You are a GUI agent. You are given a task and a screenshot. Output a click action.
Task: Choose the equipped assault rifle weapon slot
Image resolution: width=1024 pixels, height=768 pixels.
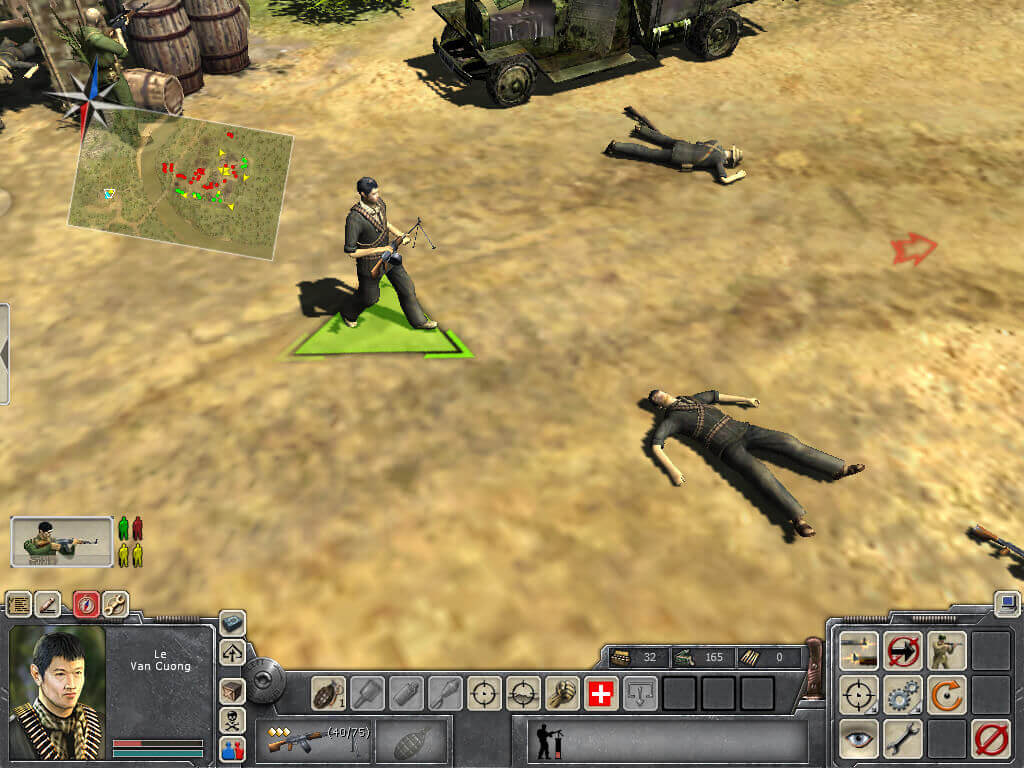312,741
